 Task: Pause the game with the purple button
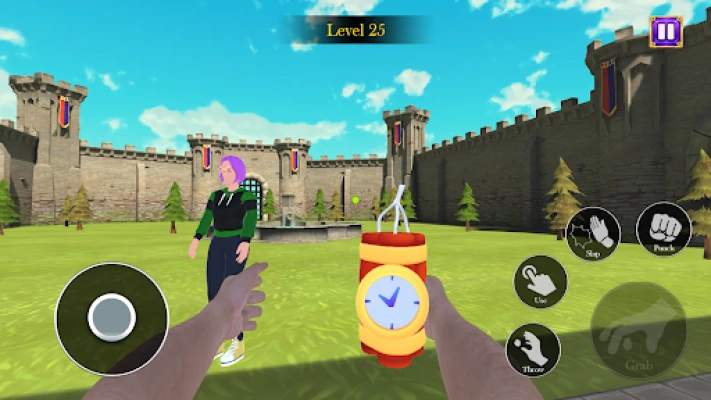665,31
